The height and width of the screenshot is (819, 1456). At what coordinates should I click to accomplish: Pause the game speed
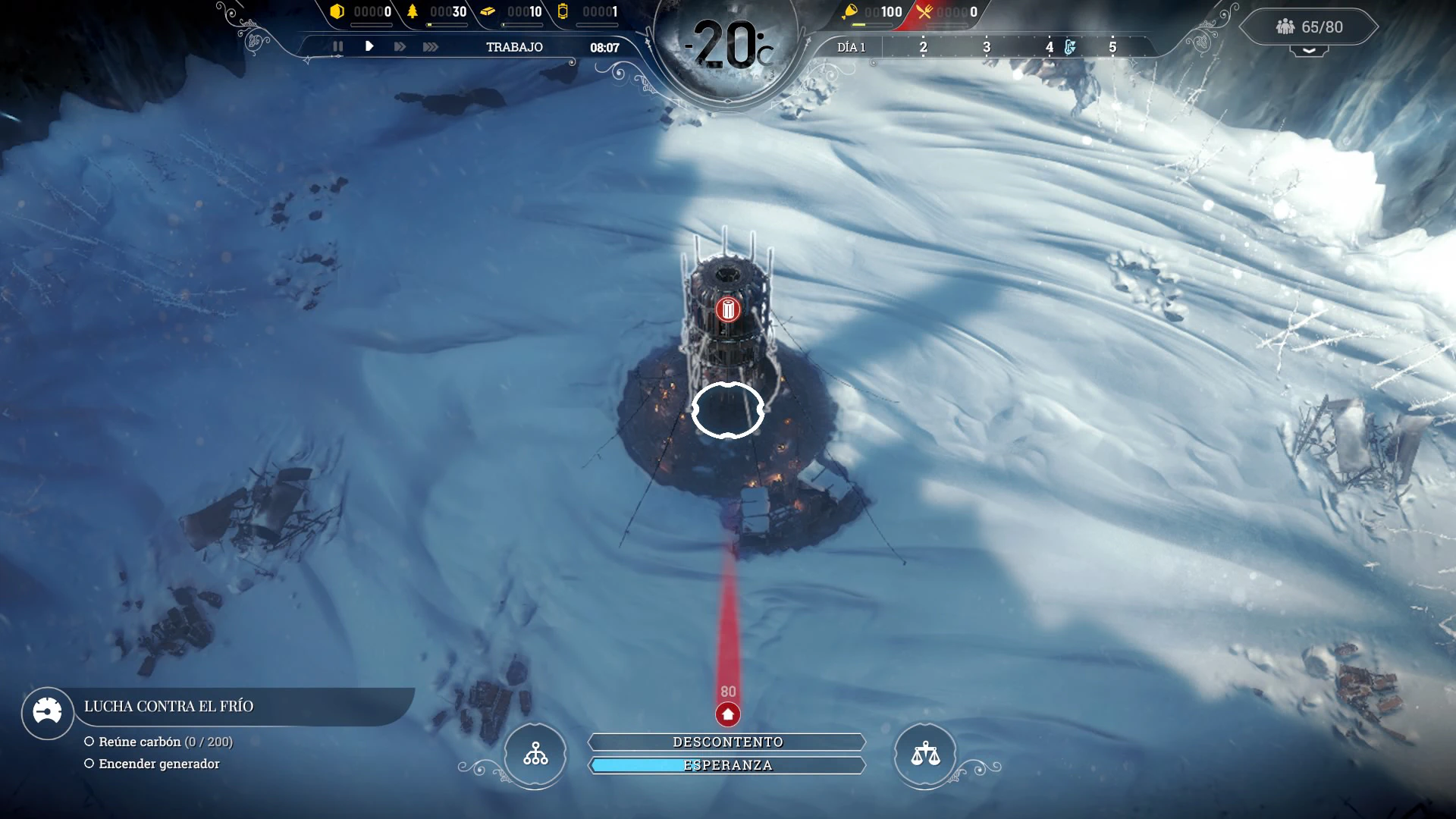click(x=338, y=47)
